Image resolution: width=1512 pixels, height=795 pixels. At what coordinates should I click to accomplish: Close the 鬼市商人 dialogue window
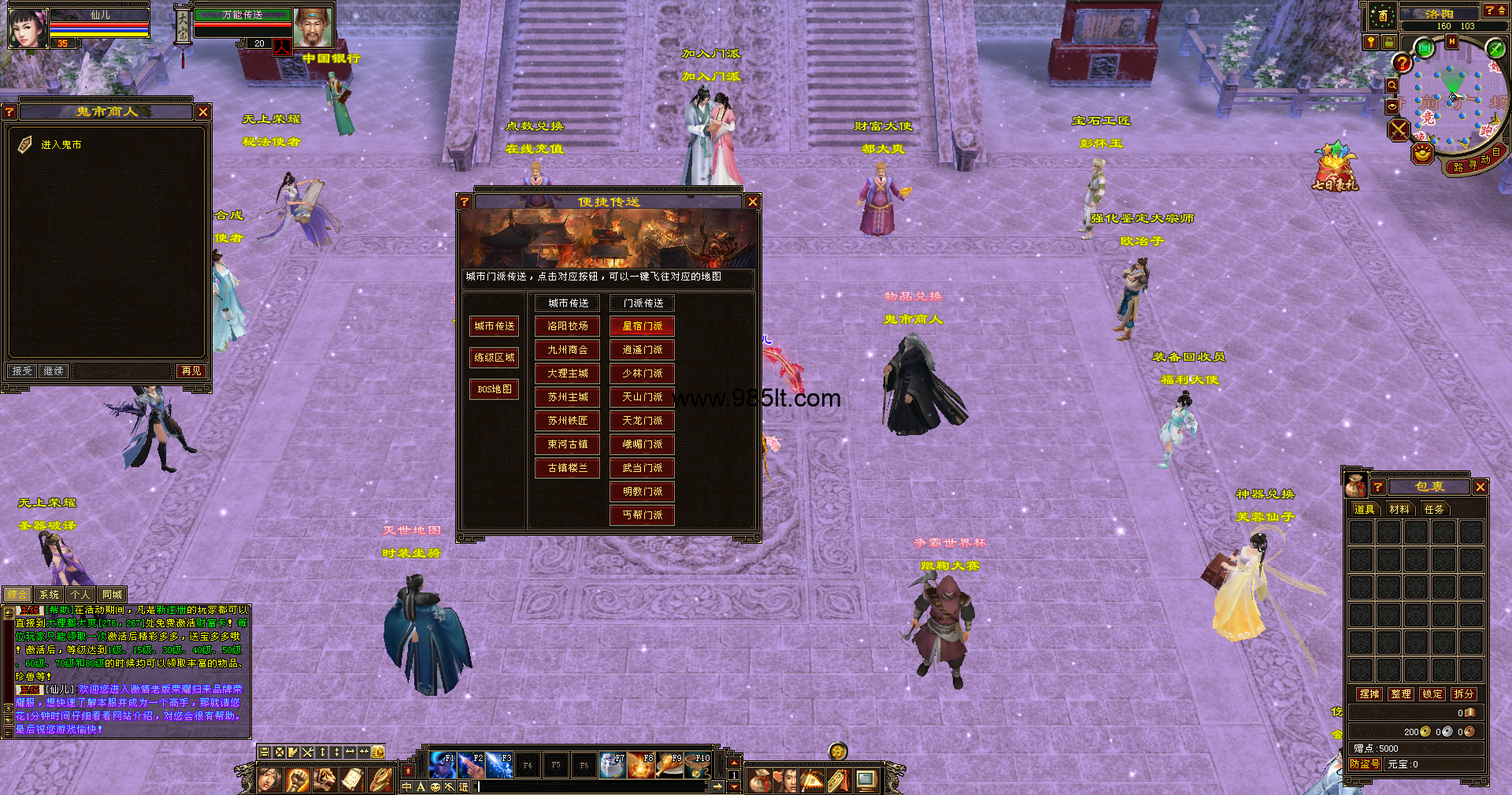coord(203,112)
